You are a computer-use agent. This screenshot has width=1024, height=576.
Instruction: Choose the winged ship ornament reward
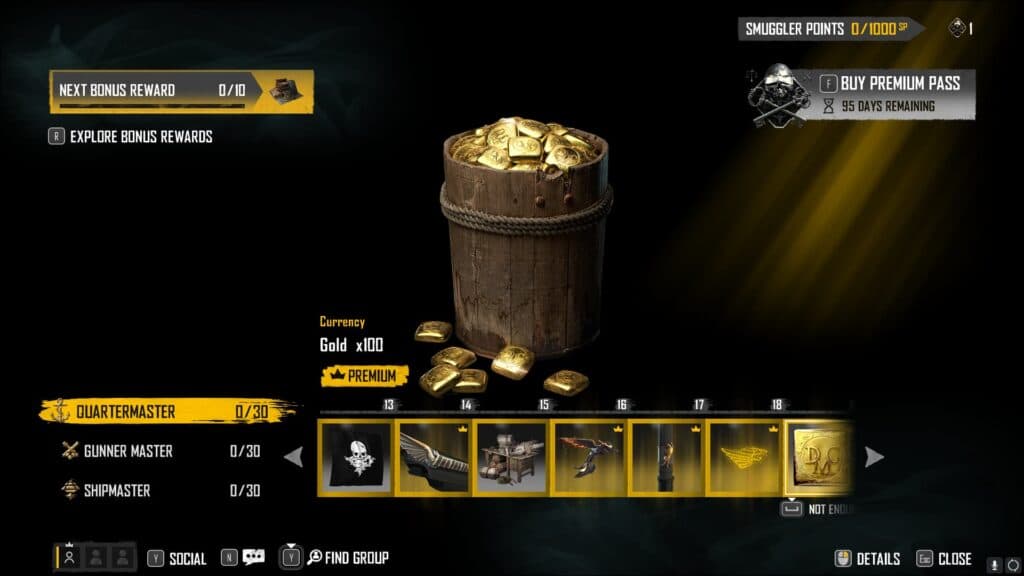434,458
